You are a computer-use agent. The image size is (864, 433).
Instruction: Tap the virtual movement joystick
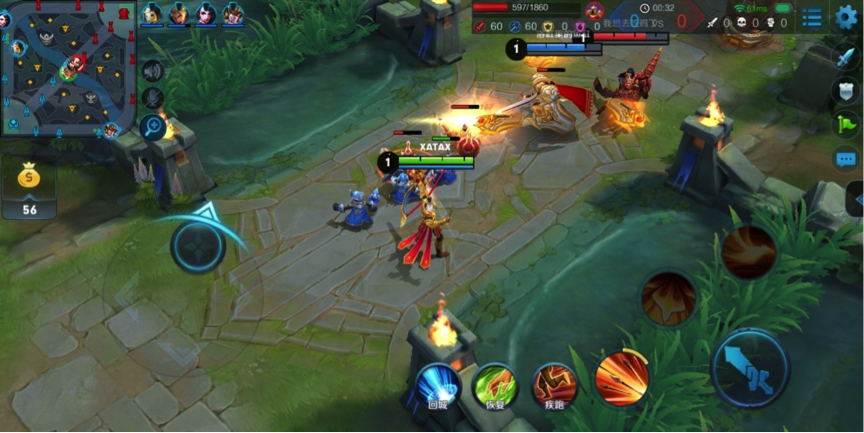[197, 246]
